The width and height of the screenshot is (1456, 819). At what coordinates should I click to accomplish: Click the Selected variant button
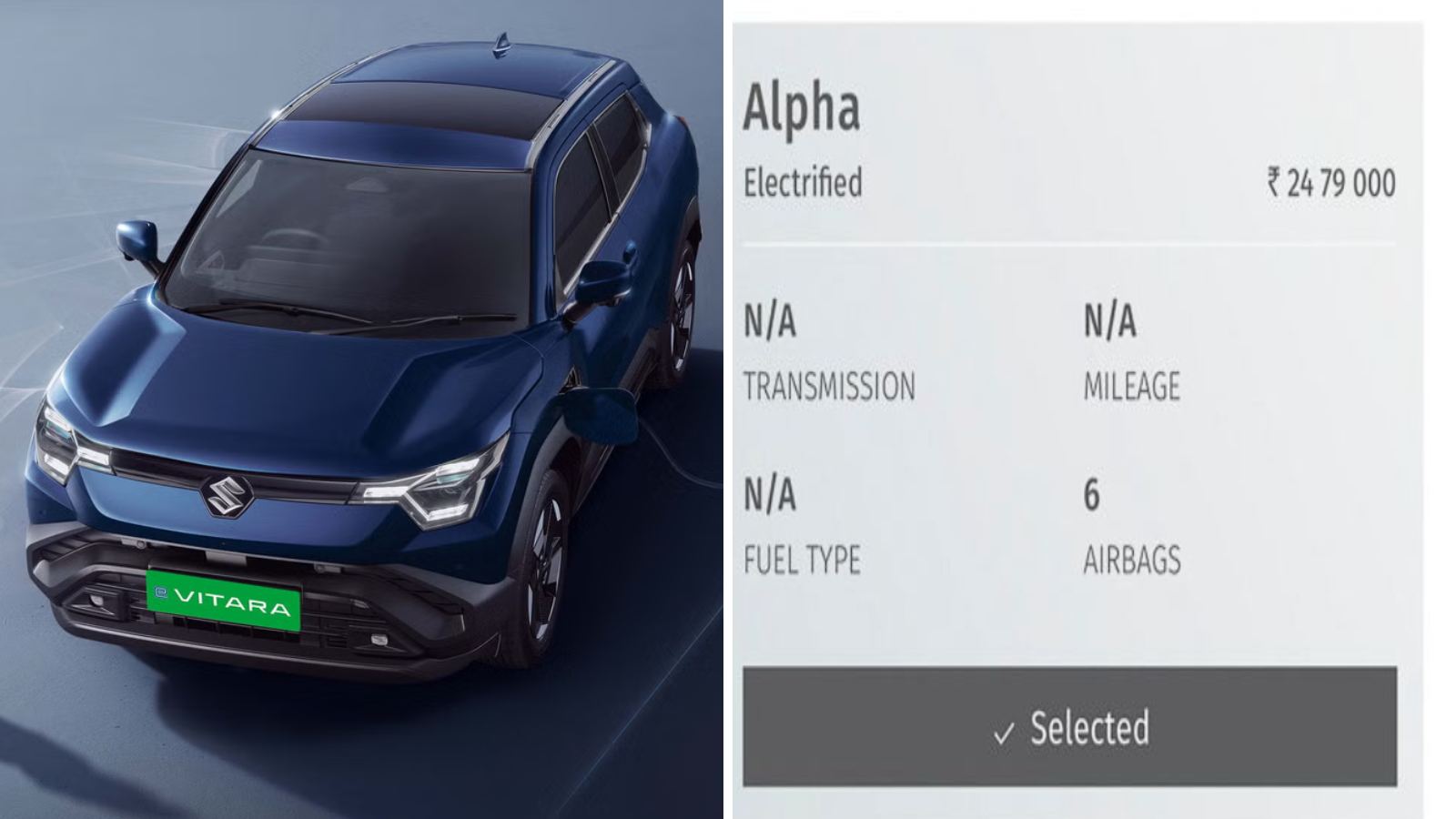click(1069, 727)
